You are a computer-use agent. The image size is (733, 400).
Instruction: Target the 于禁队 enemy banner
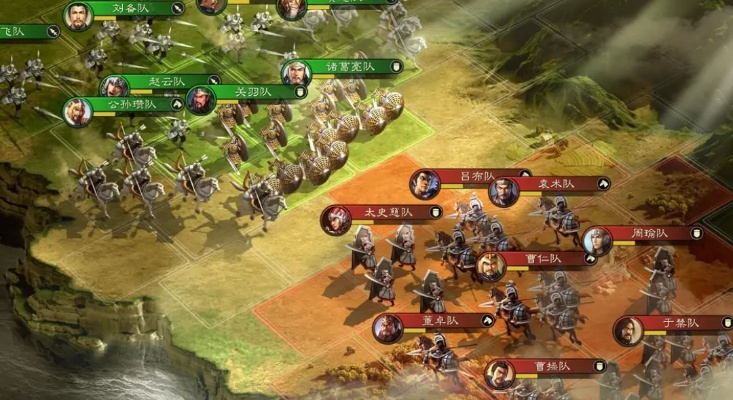click(680, 323)
